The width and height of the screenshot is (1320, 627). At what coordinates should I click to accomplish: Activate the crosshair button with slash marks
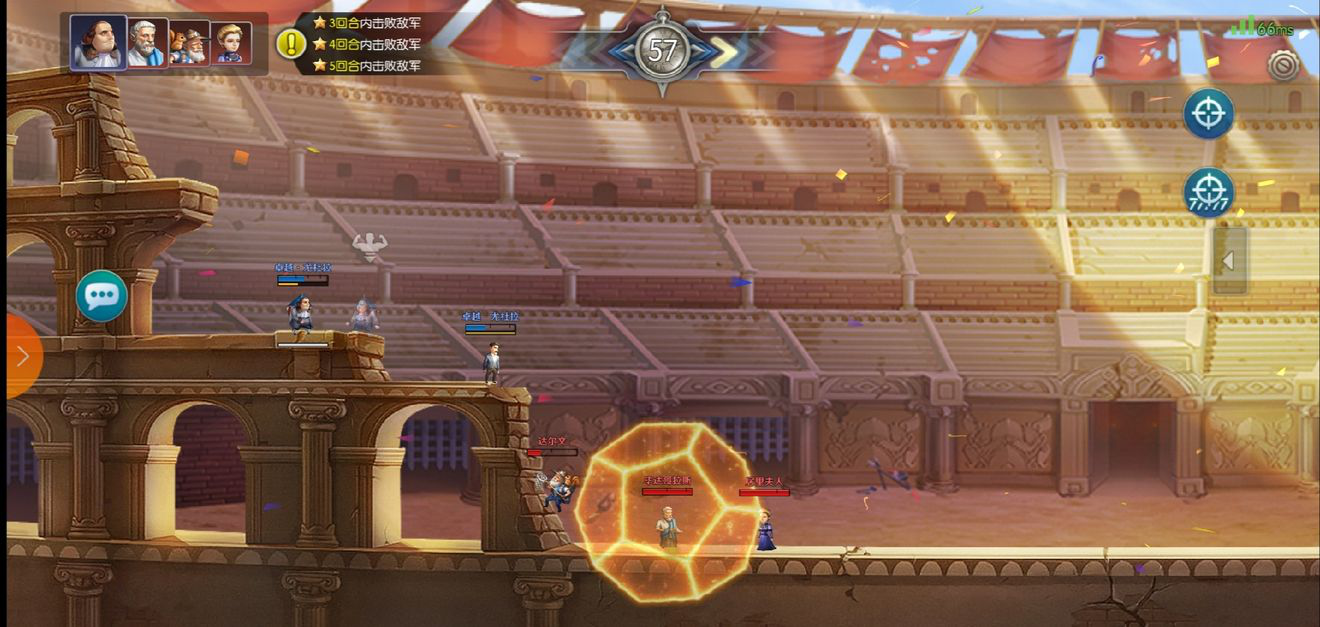click(x=1208, y=192)
